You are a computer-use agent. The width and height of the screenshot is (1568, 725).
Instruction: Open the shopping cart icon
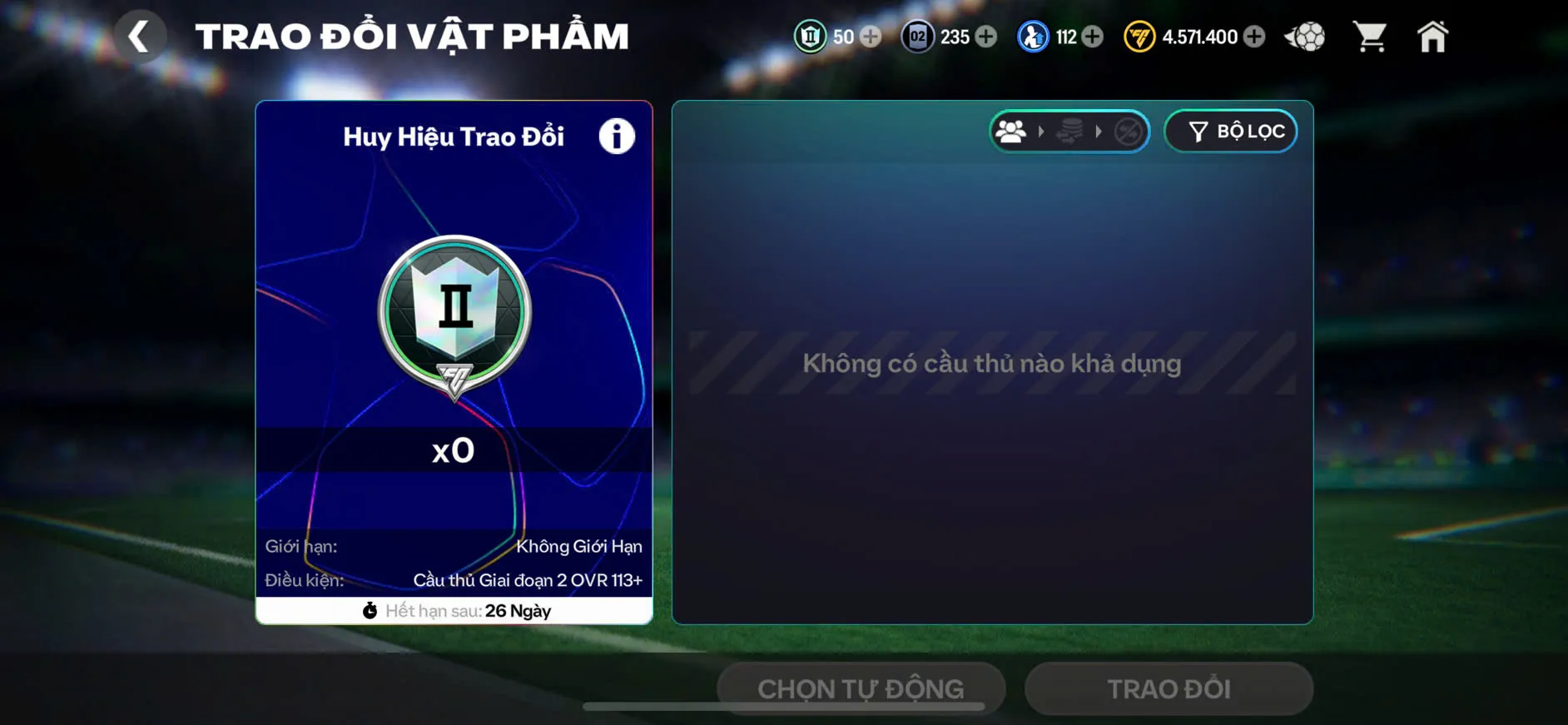click(1369, 37)
